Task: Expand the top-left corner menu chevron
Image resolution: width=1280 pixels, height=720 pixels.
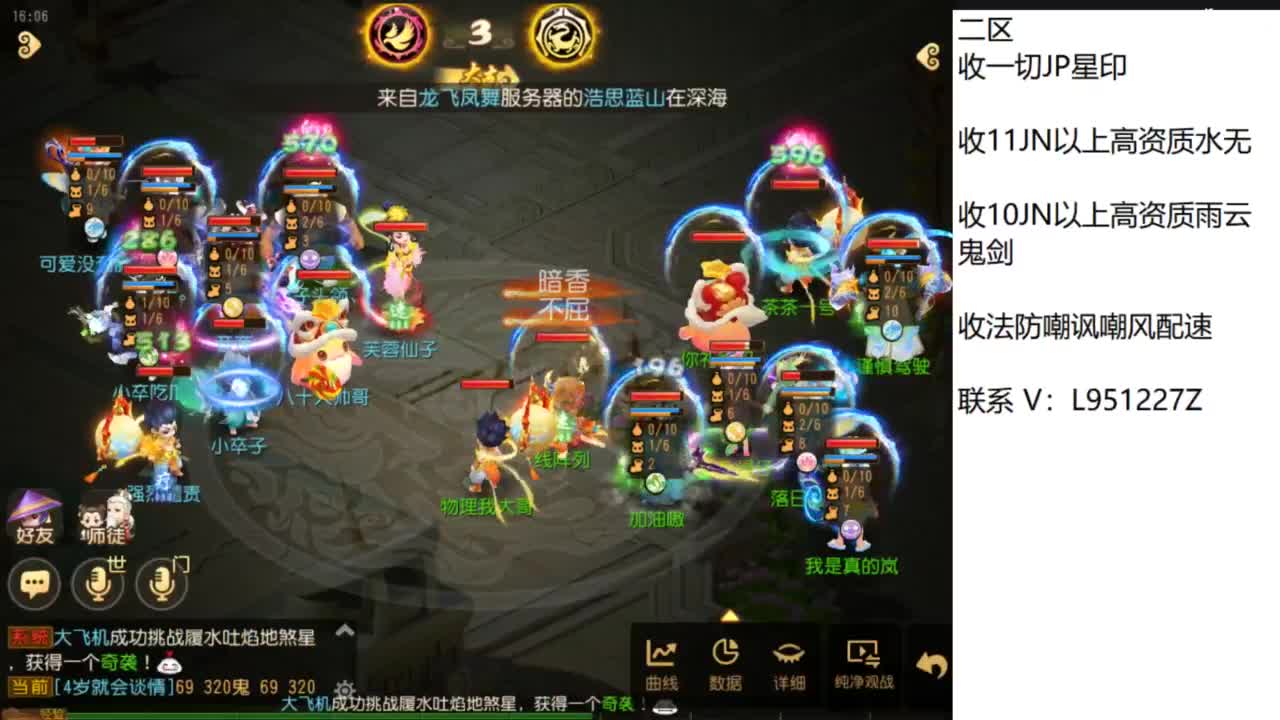Action: [32, 46]
